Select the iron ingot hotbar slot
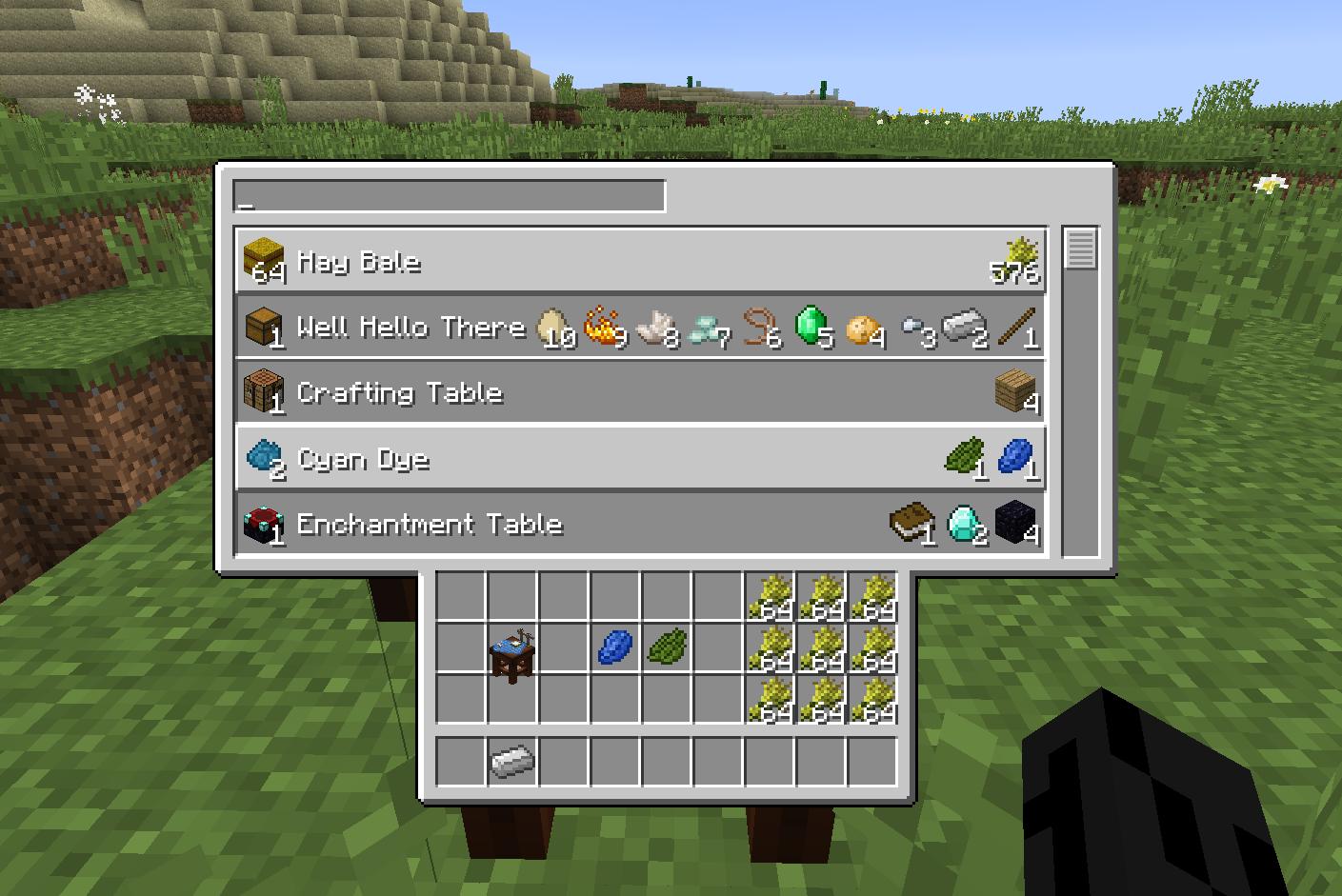Screen dimensions: 1342x896 pyautogui.click(x=512, y=761)
